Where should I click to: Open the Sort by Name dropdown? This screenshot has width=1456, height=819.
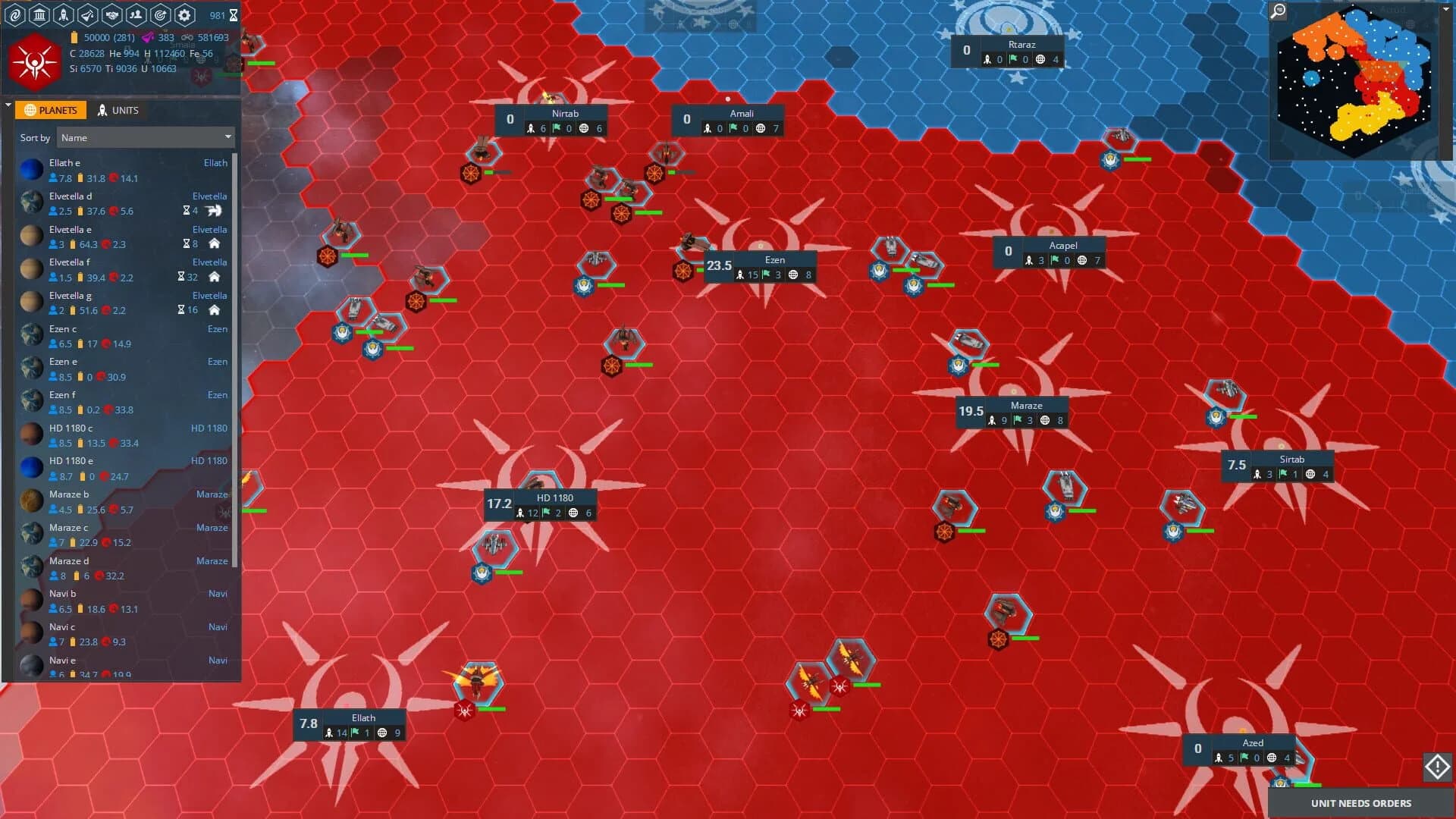click(146, 137)
